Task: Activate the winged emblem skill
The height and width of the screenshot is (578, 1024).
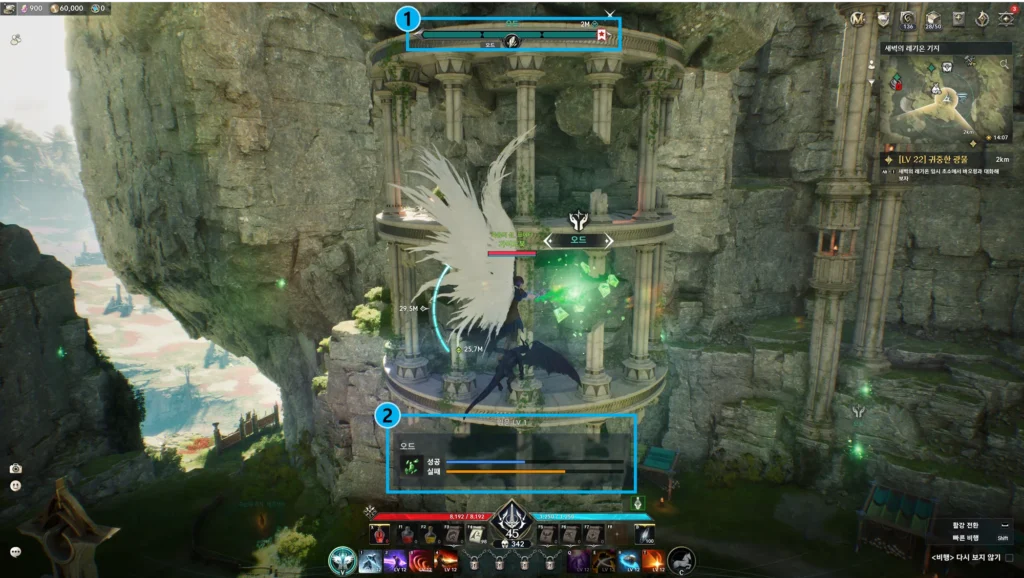Action: pos(344,561)
